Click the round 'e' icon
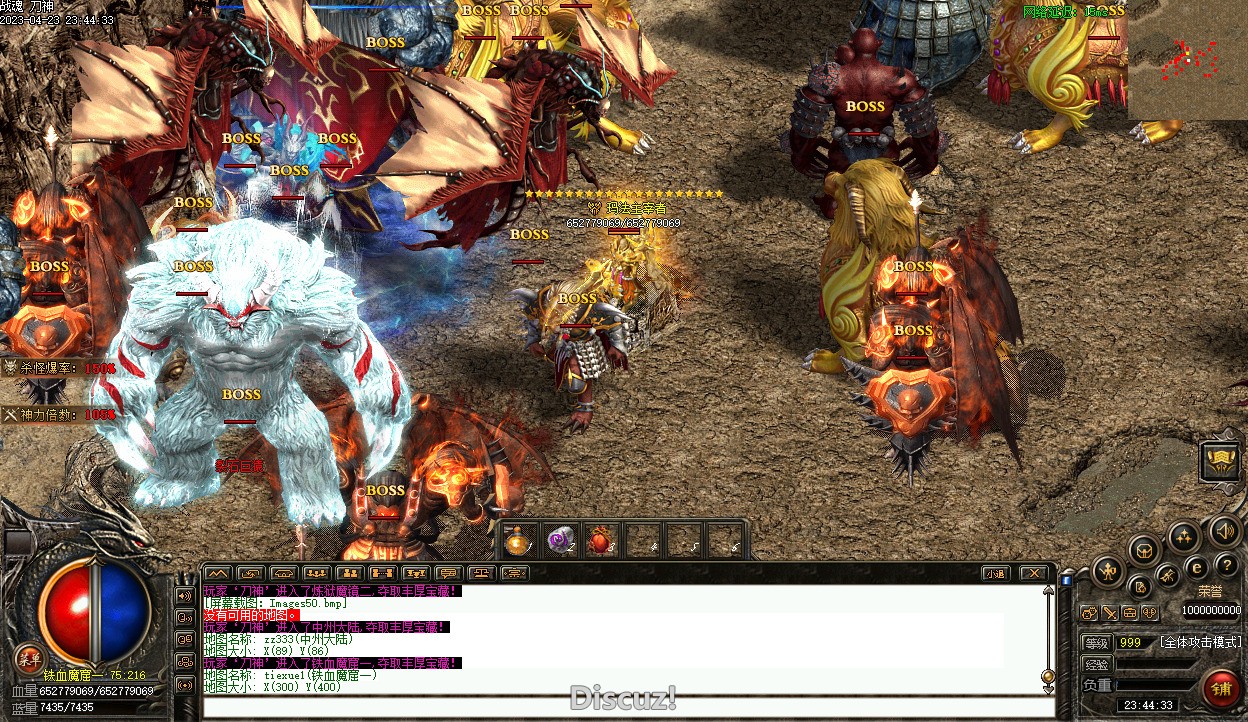 click(x=1196, y=568)
